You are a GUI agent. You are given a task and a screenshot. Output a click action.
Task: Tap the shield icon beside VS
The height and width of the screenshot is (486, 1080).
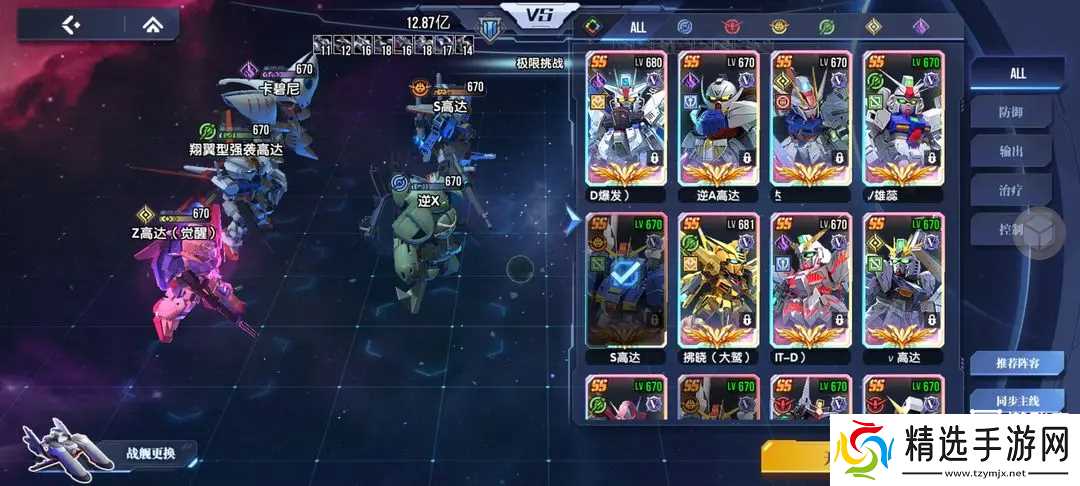point(490,27)
